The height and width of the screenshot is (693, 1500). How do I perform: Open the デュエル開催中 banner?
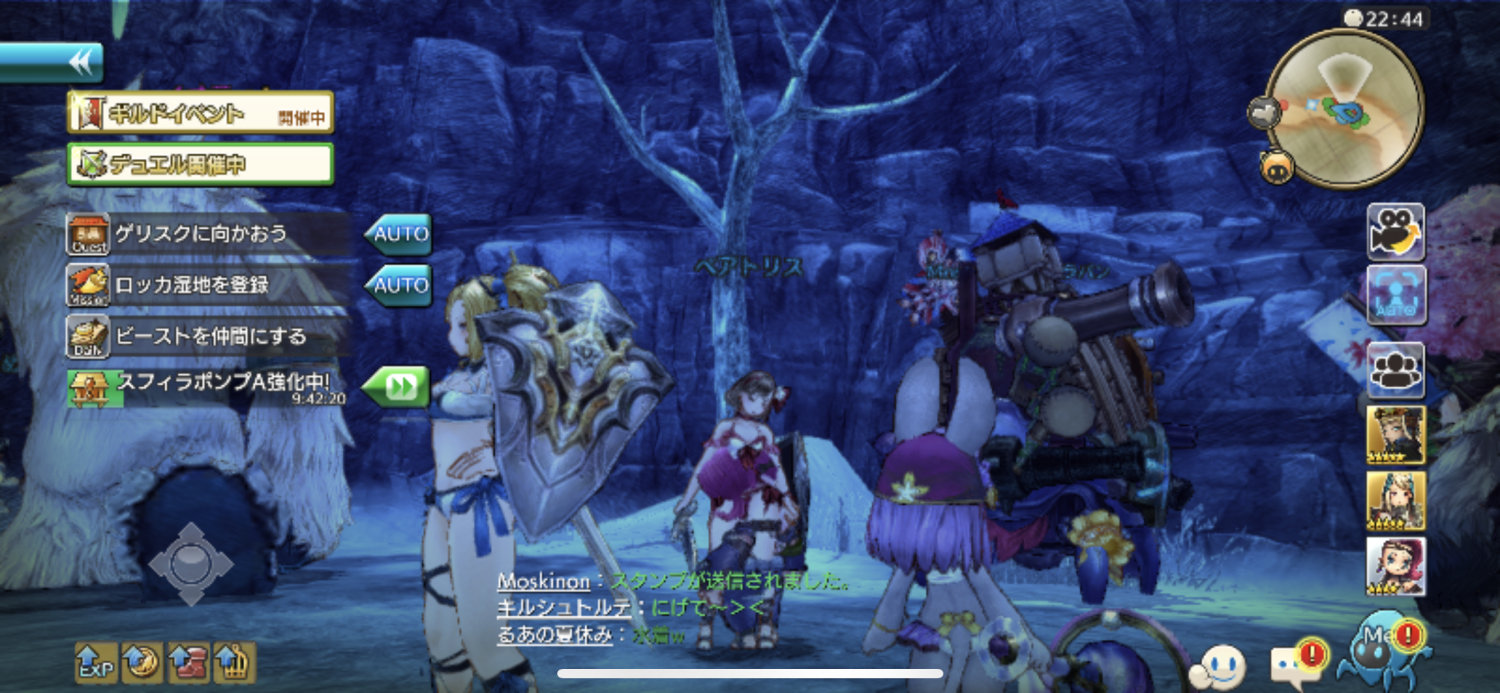200,164
